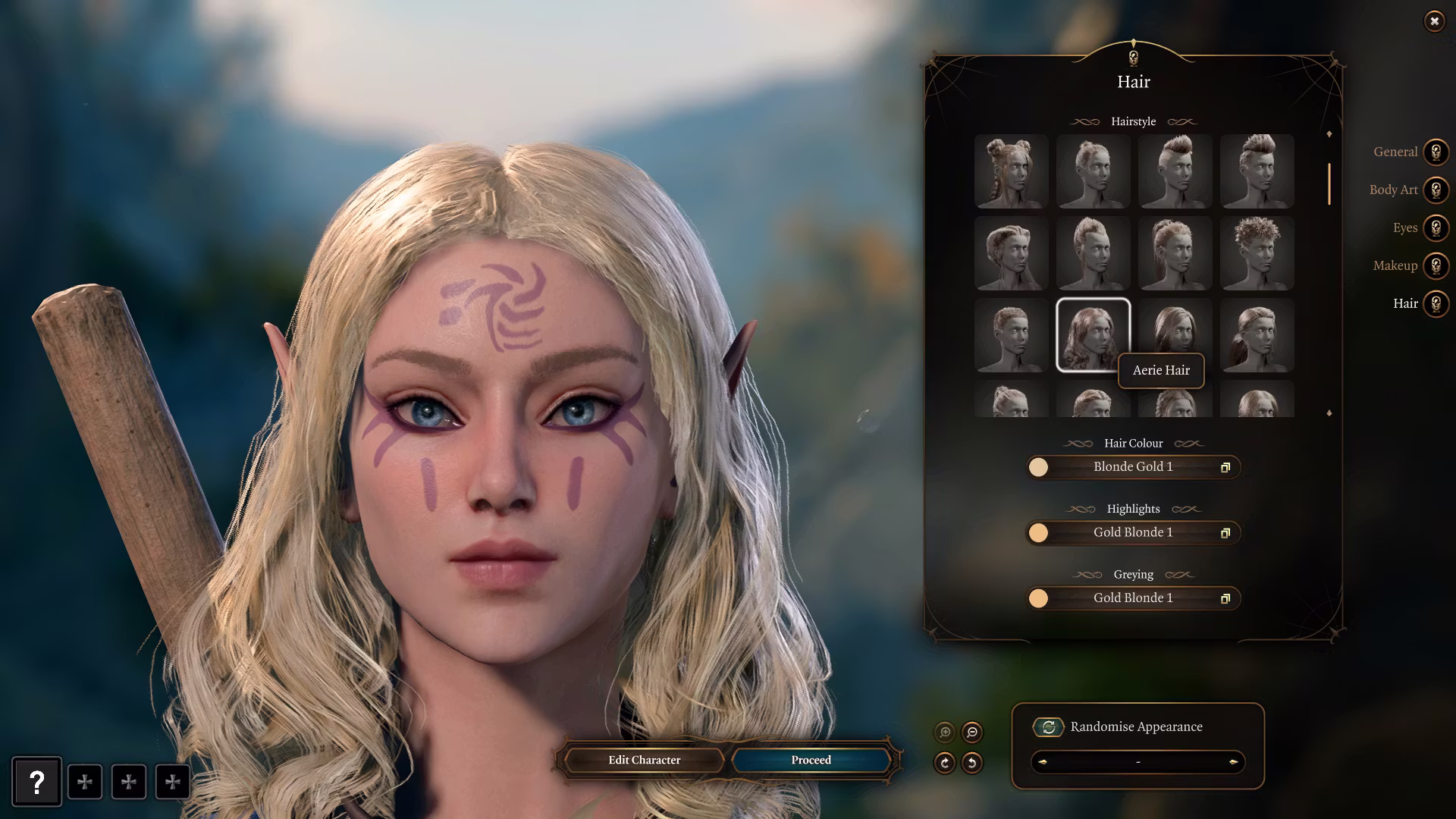Open the question mark help button
This screenshot has height=819, width=1456.
pos(36,782)
